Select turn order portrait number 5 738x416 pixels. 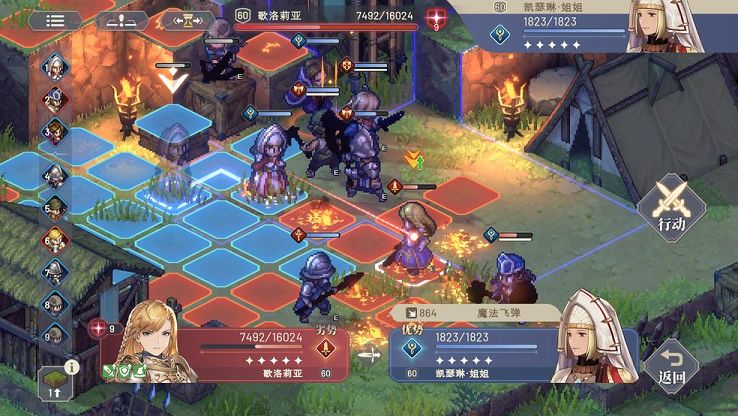coord(55,207)
